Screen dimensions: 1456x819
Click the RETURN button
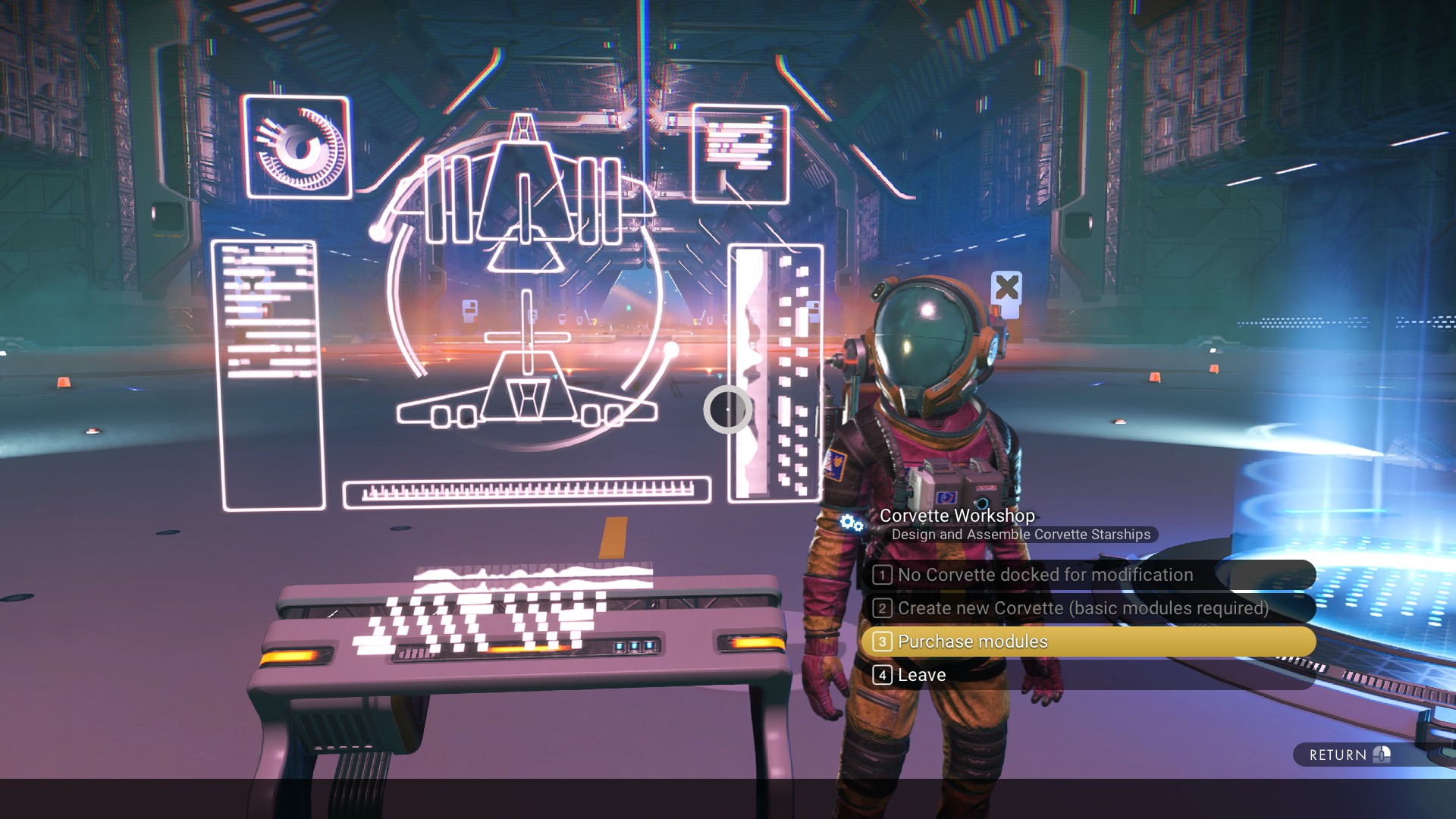click(1348, 755)
